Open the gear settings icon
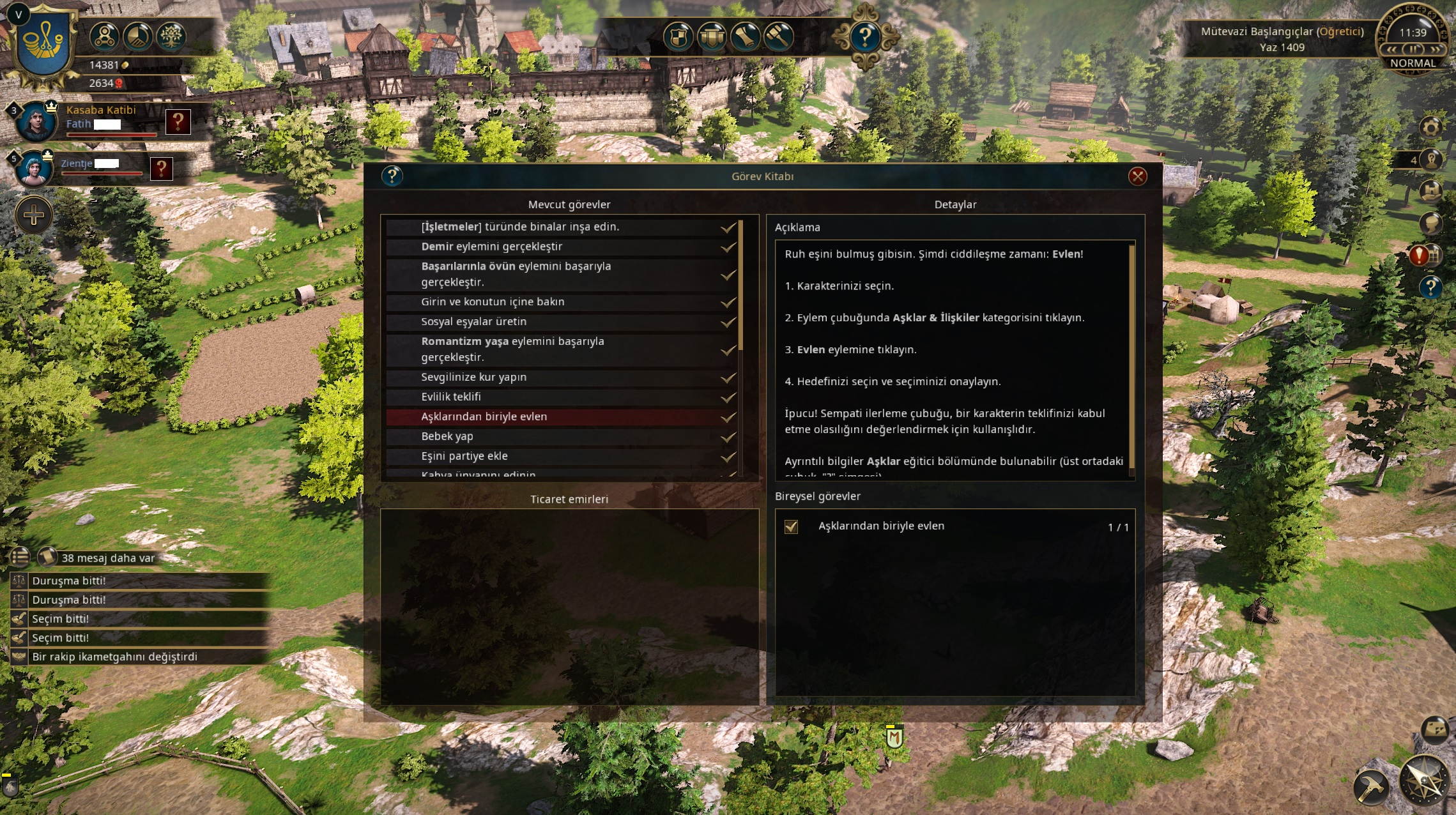 click(x=1431, y=126)
